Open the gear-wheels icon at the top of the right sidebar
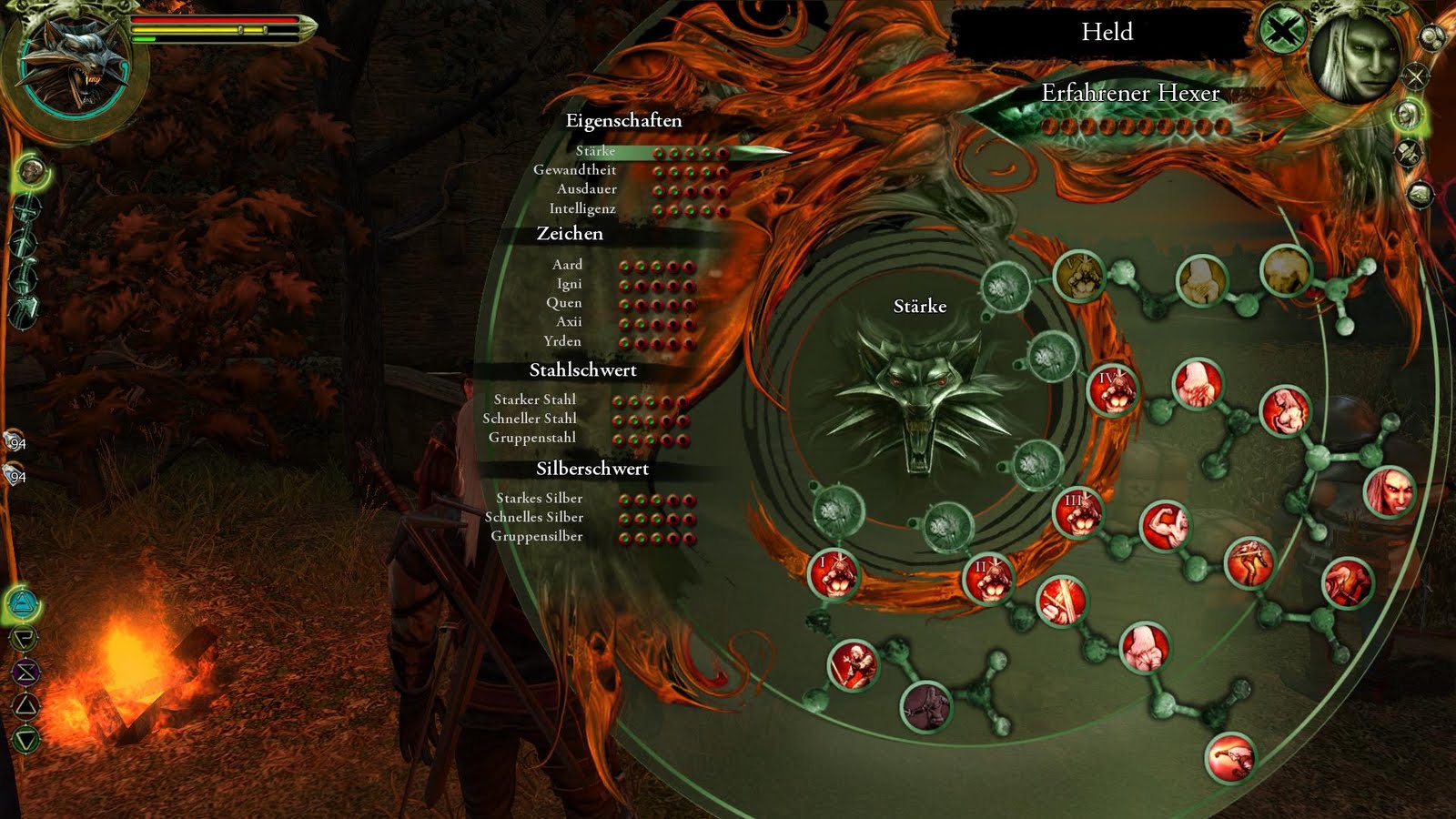 coord(1431,37)
